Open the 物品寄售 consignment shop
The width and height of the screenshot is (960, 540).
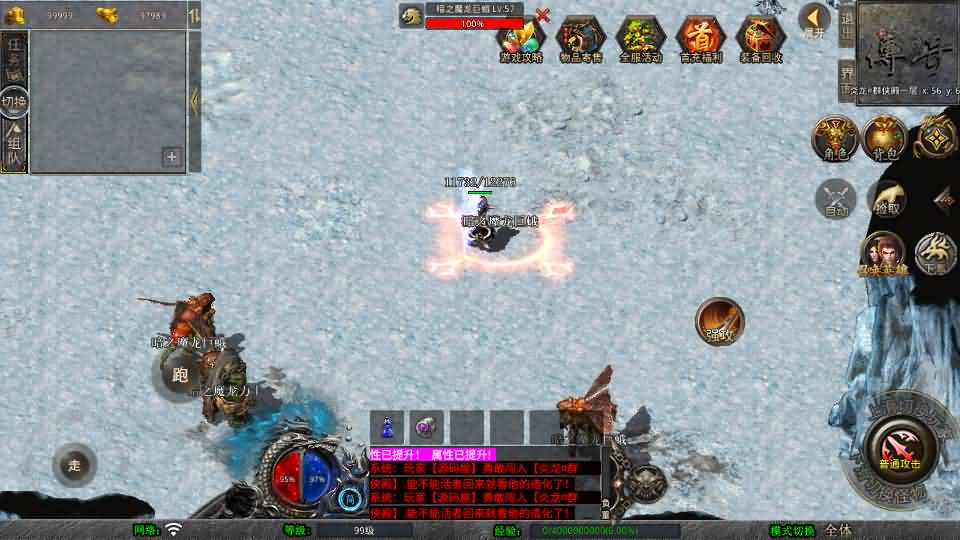pyautogui.click(x=580, y=39)
